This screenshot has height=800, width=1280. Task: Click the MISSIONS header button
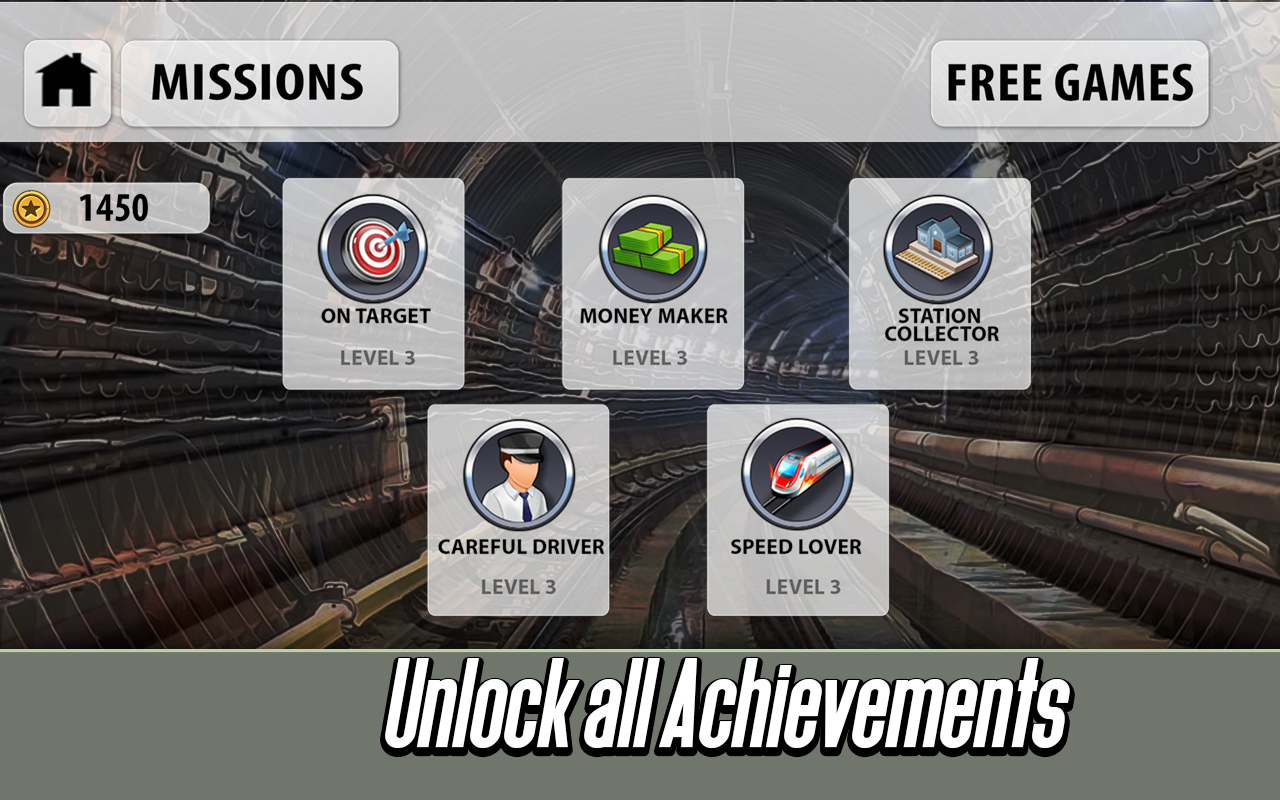coord(259,83)
